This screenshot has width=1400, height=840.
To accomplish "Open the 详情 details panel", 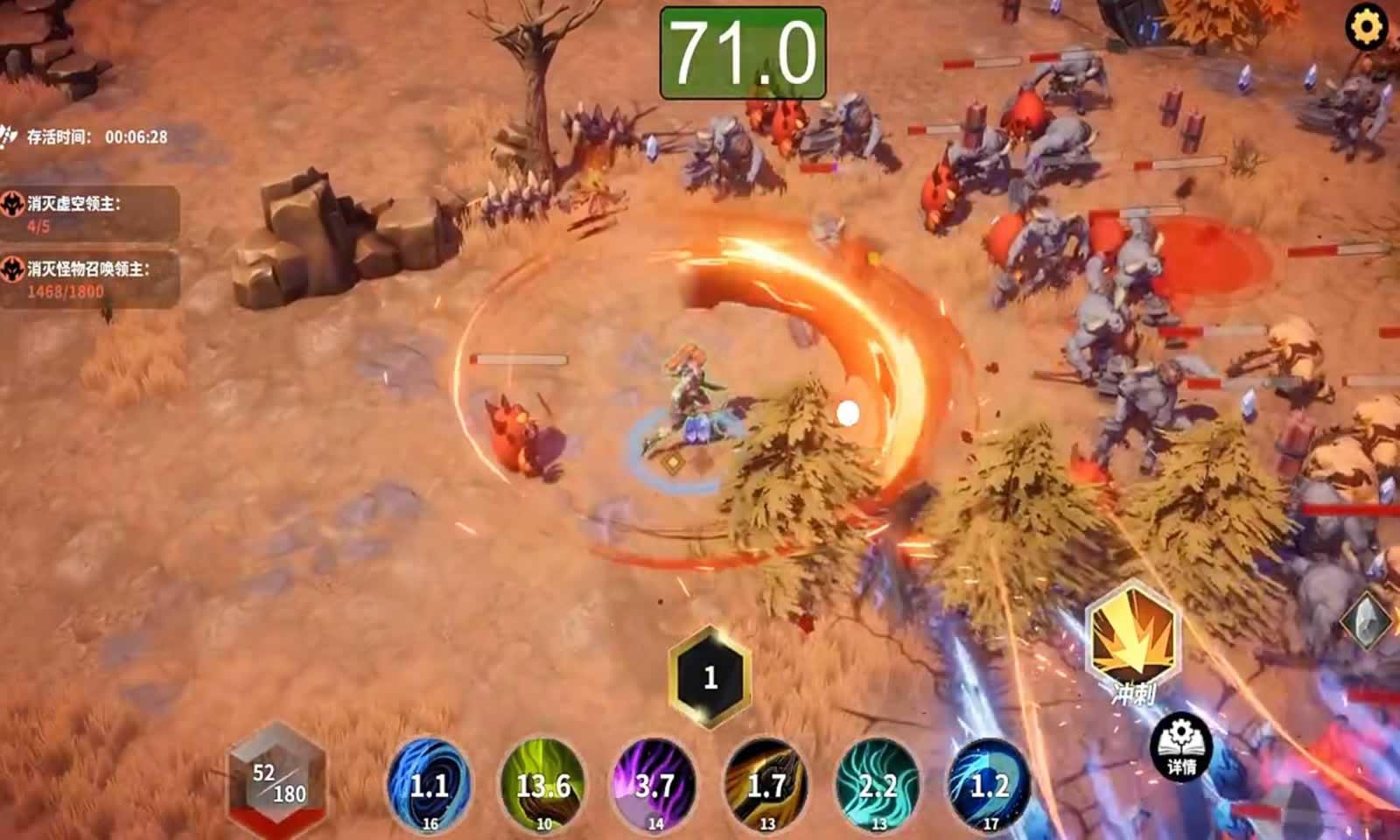I will [1180, 746].
